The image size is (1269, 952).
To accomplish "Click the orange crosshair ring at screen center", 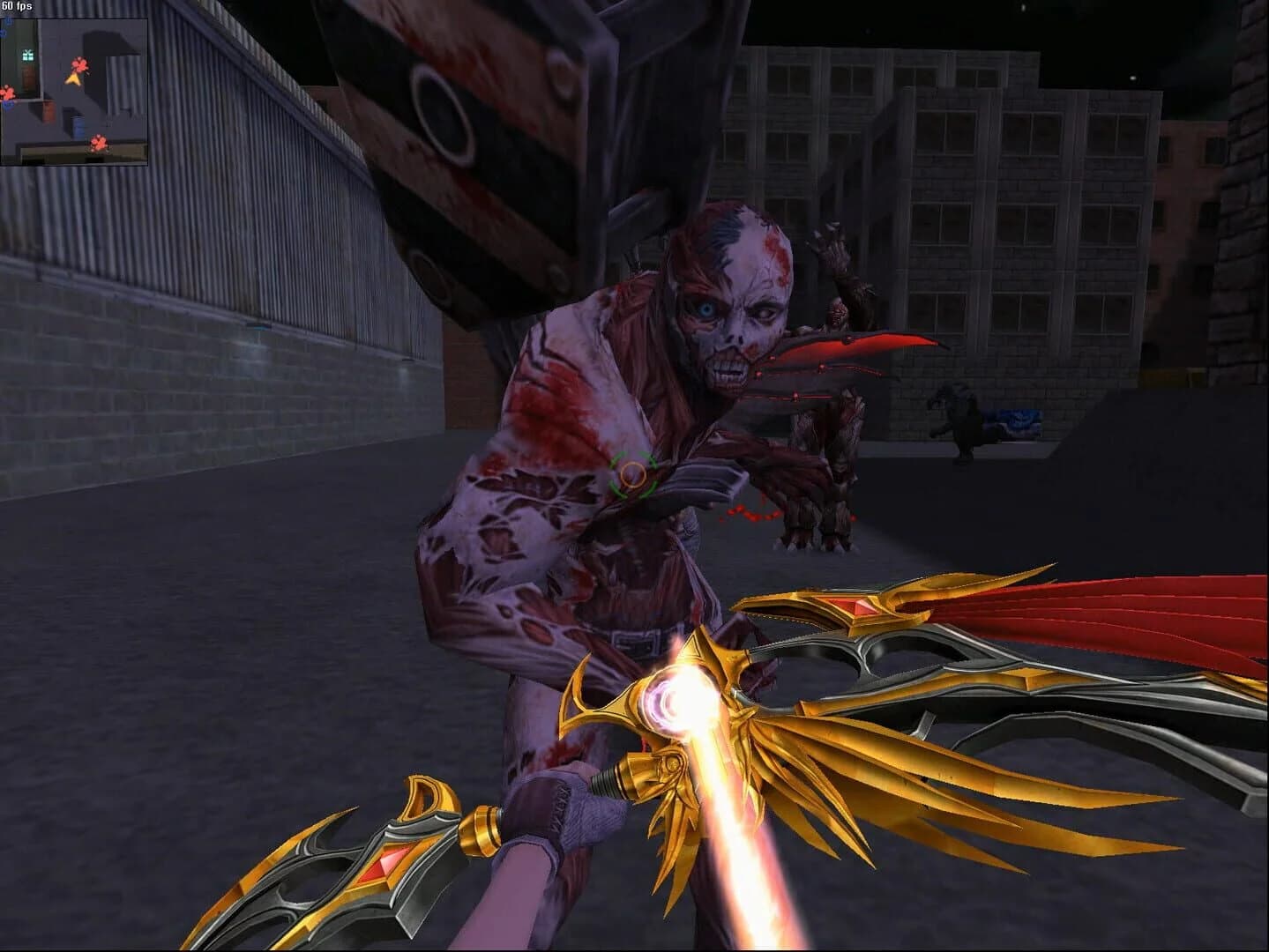I will pos(631,477).
